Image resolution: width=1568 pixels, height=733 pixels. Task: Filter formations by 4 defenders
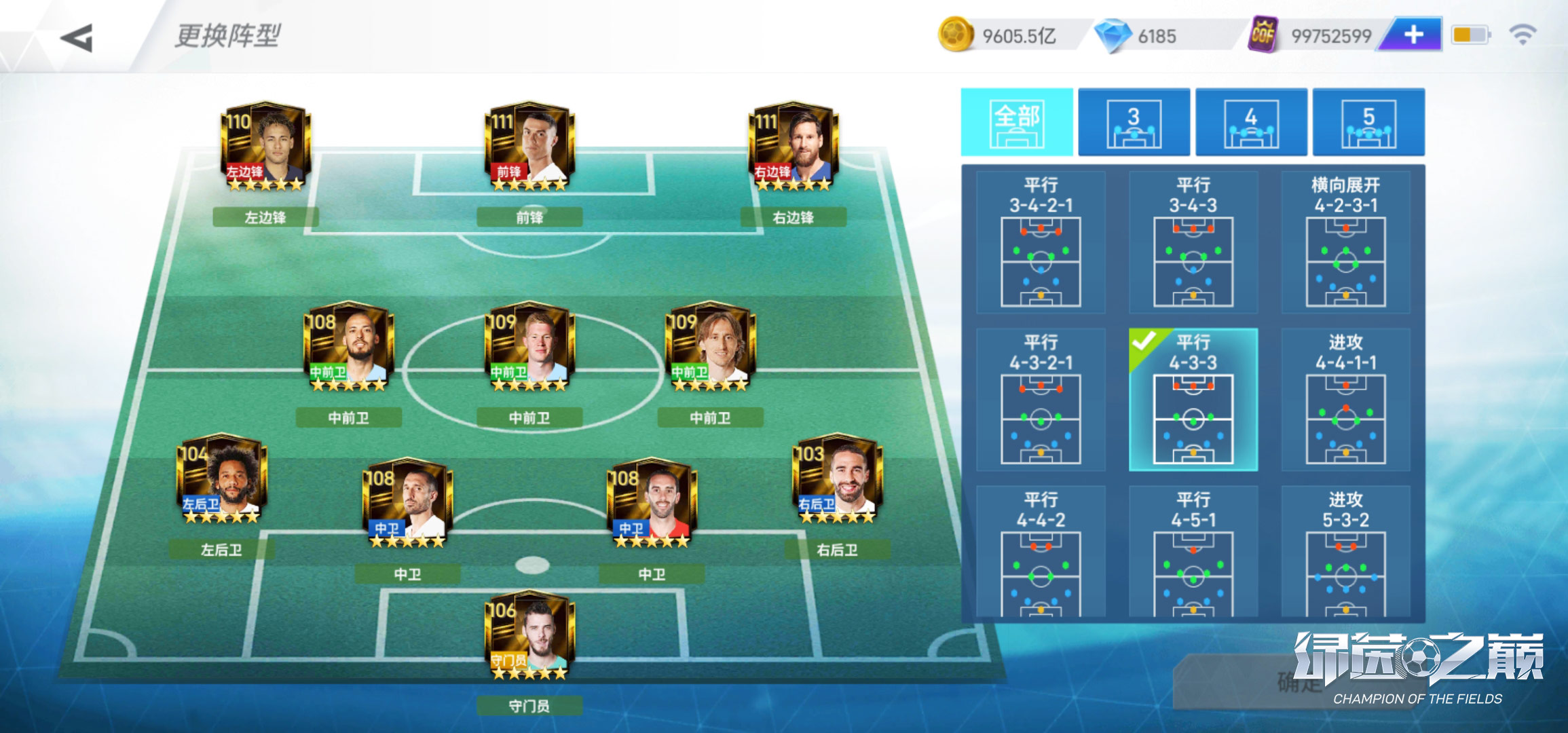1251,123
